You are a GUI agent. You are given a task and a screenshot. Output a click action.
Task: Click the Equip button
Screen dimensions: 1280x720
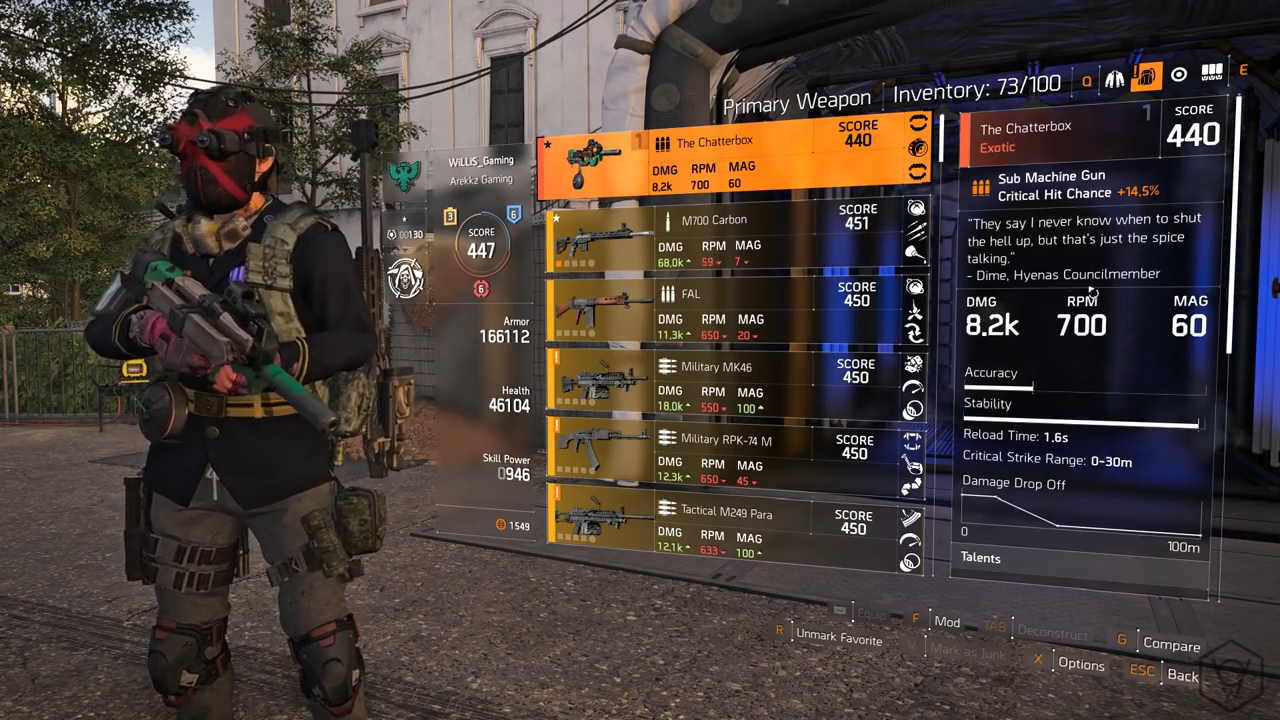click(x=871, y=614)
